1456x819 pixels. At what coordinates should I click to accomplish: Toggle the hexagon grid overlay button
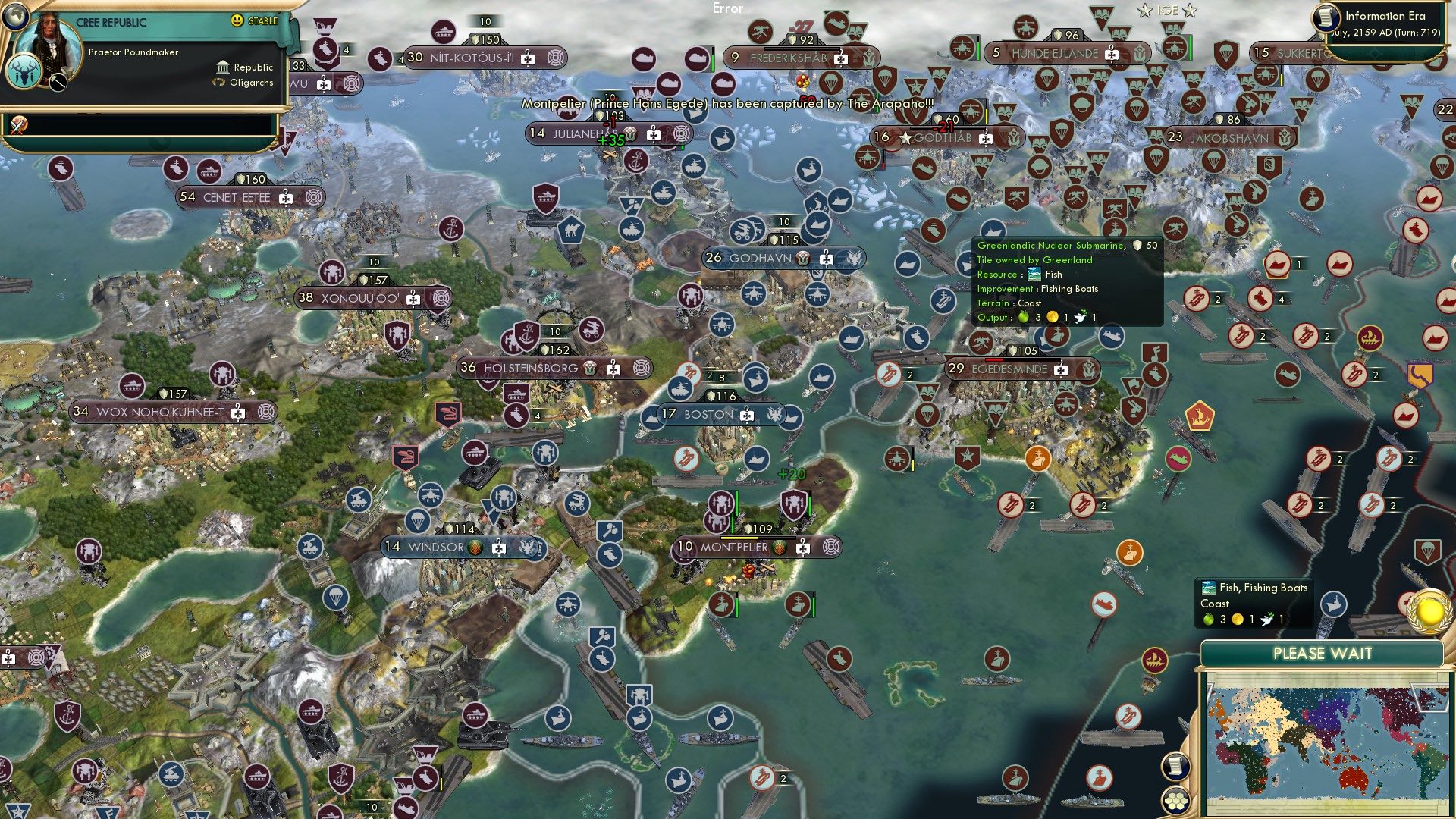(x=1176, y=801)
